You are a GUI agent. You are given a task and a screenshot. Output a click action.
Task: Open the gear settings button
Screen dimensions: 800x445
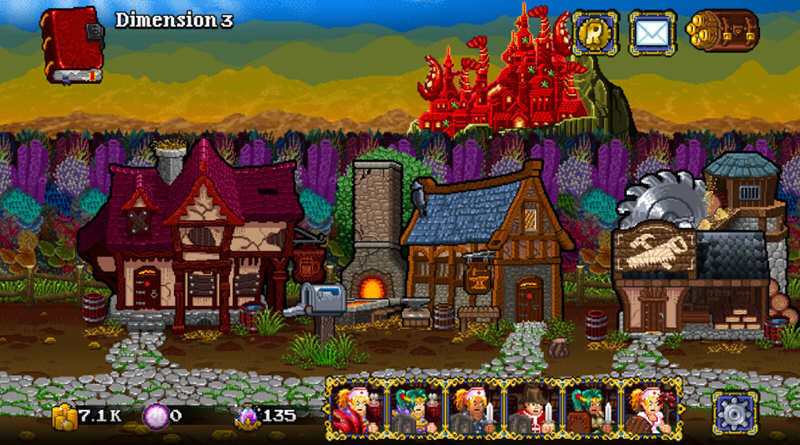click(x=734, y=411)
